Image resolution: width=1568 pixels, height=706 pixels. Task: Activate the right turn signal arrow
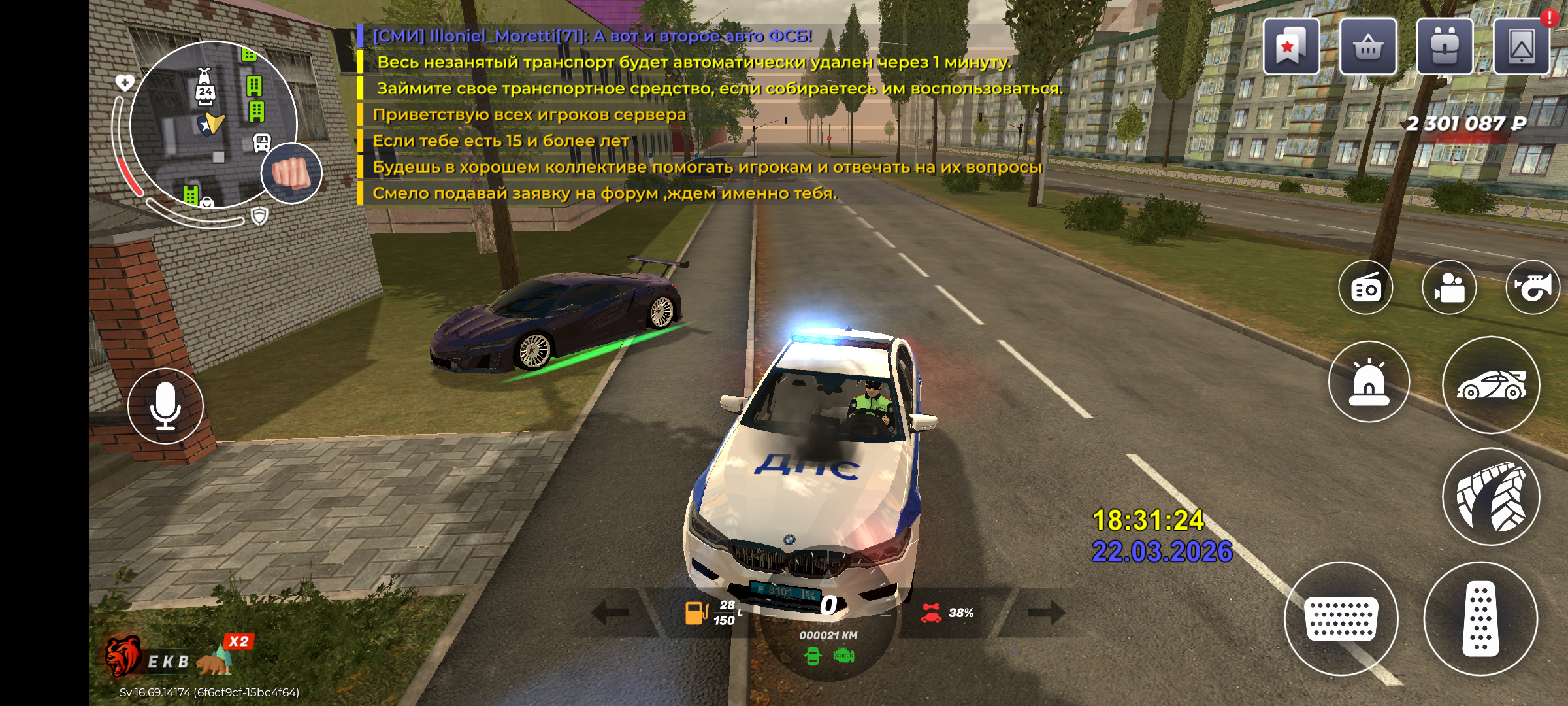point(1047,613)
